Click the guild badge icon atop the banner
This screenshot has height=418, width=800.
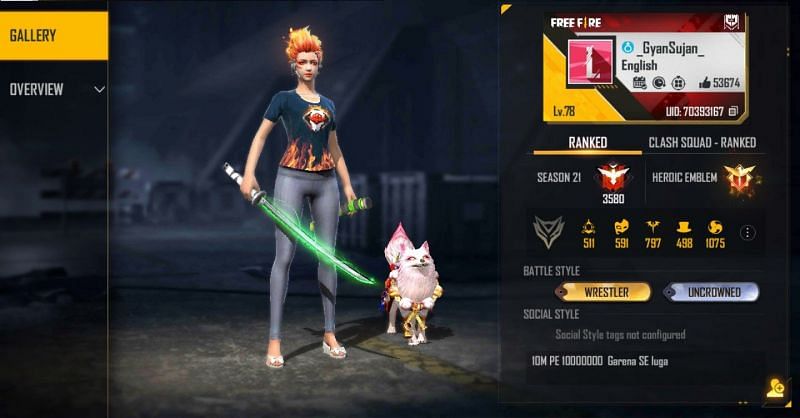[x=732, y=22]
